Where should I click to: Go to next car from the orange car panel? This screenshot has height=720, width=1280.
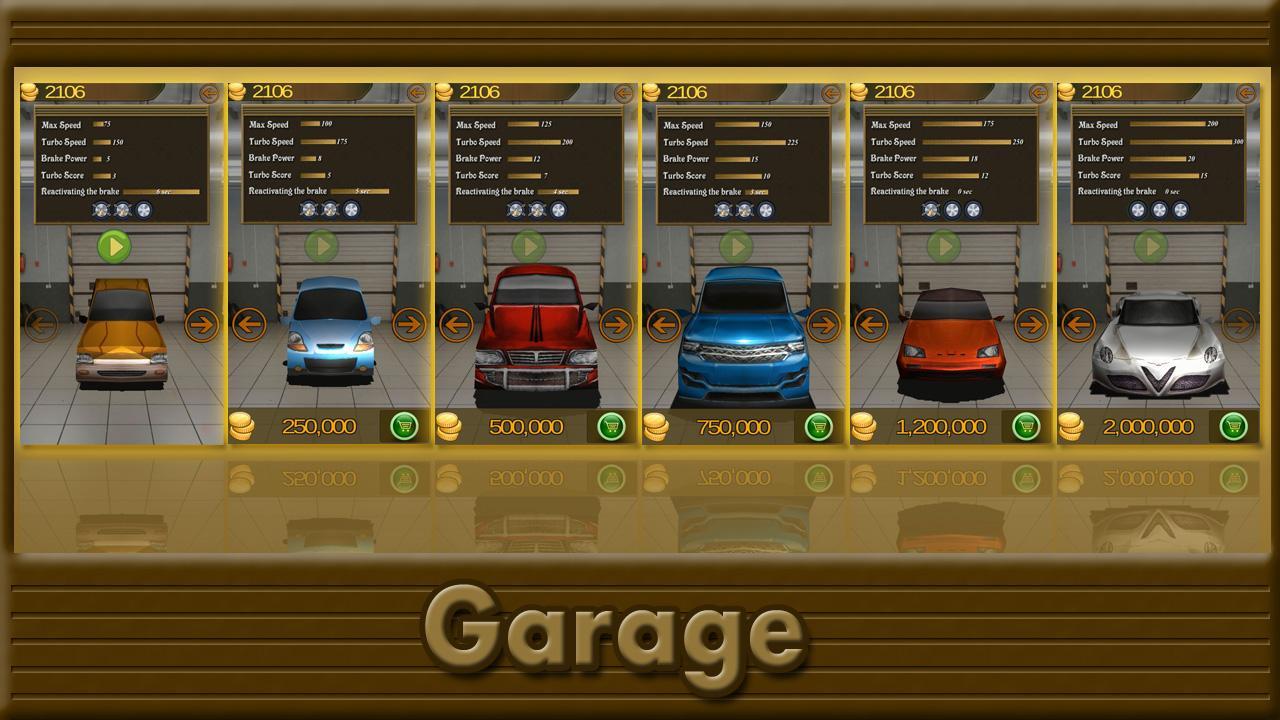[x=202, y=324]
